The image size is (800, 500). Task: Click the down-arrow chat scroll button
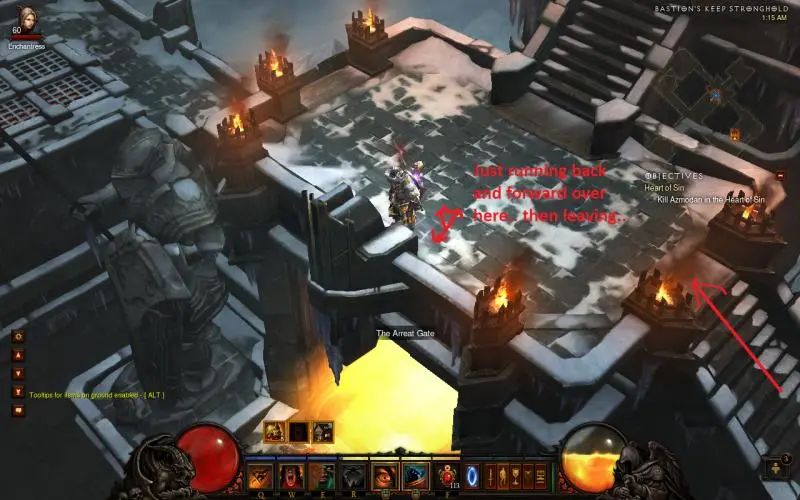(18, 373)
